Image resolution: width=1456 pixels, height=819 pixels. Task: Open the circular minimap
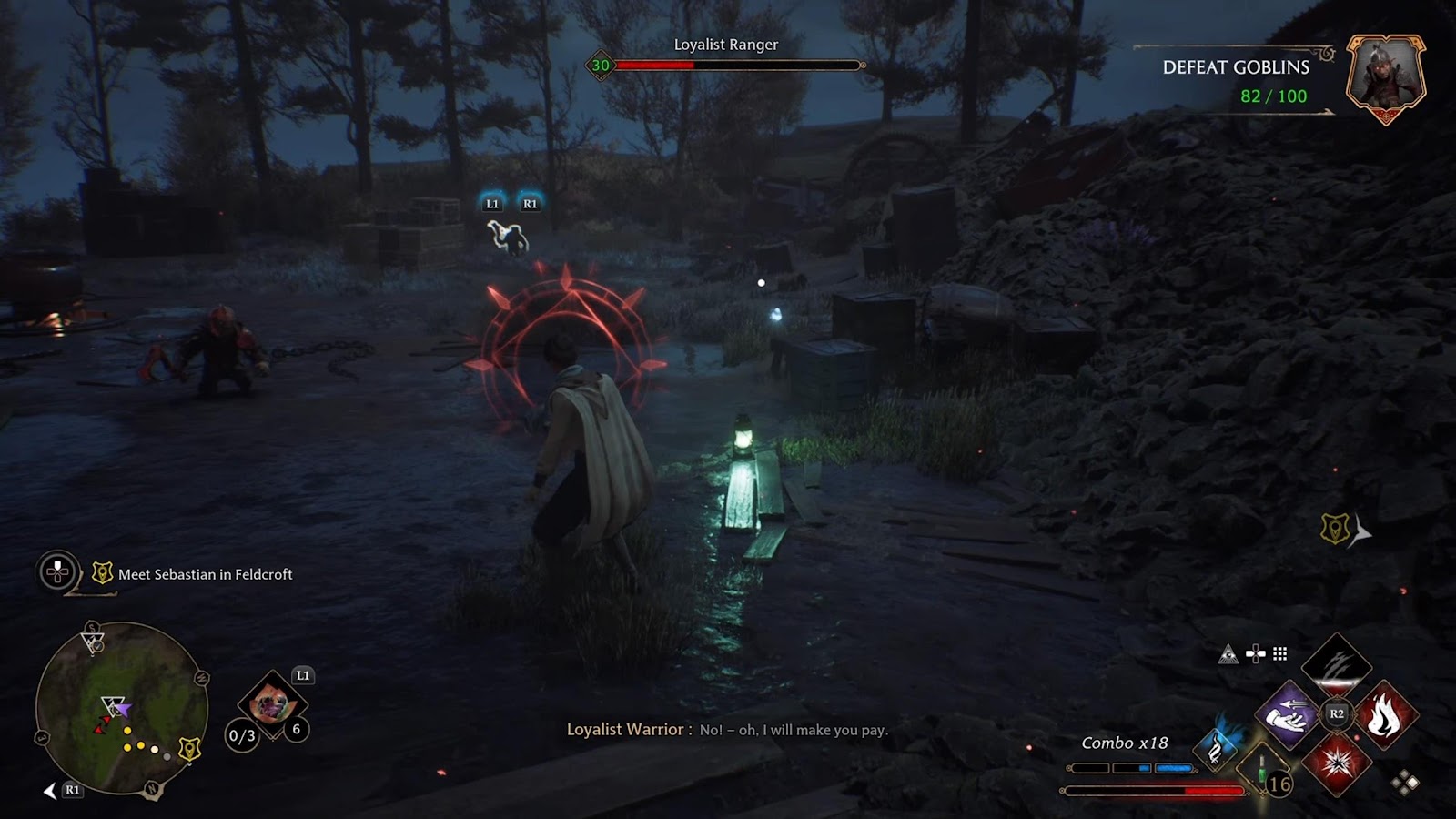[x=121, y=708]
